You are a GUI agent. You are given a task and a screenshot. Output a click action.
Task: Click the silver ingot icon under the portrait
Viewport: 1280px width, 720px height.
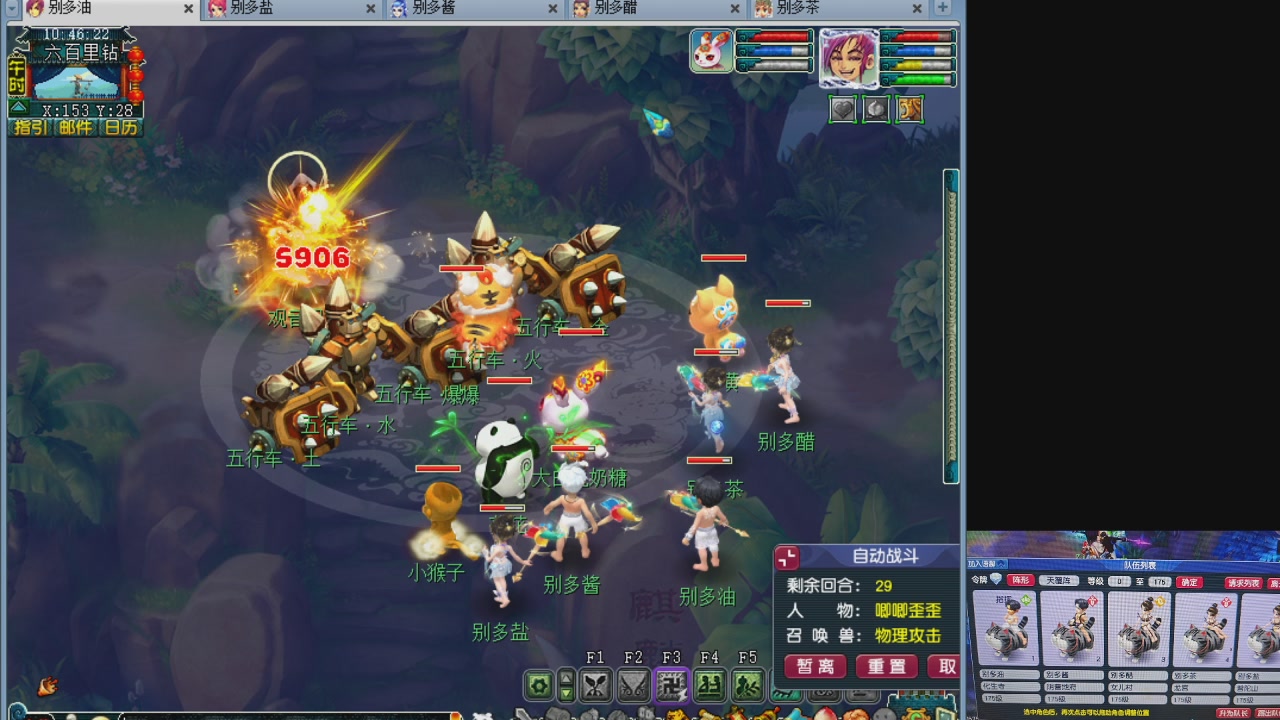click(x=875, y=109)
